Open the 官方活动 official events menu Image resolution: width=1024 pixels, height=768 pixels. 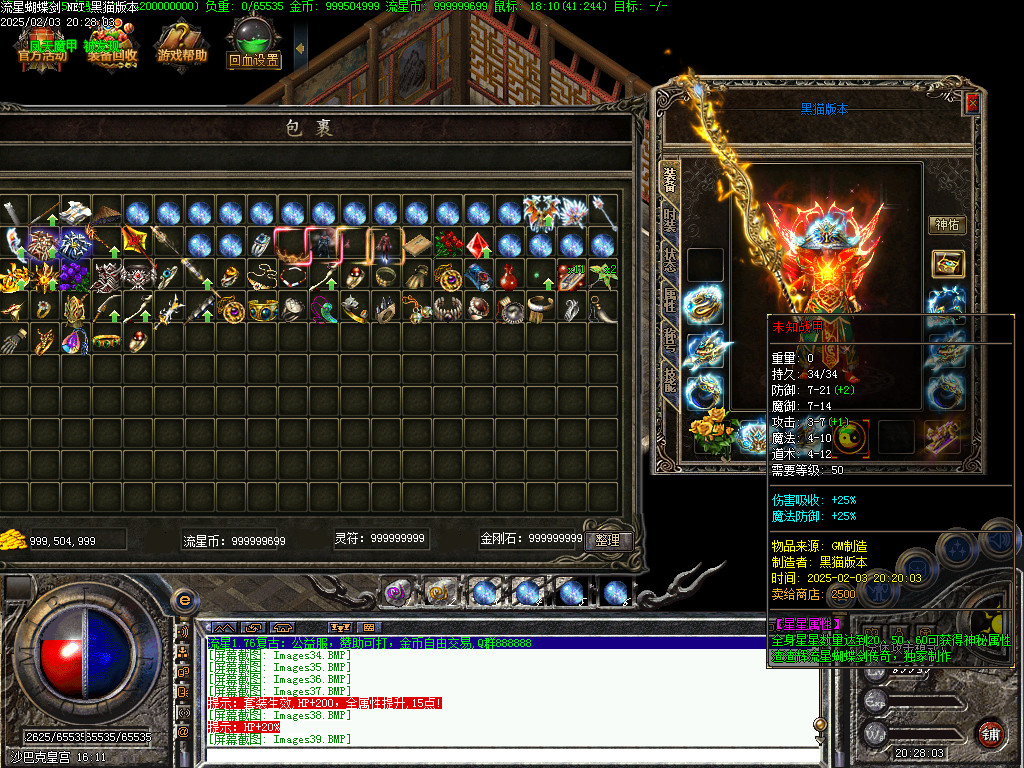pyautogui.click(x=42, y=46)
